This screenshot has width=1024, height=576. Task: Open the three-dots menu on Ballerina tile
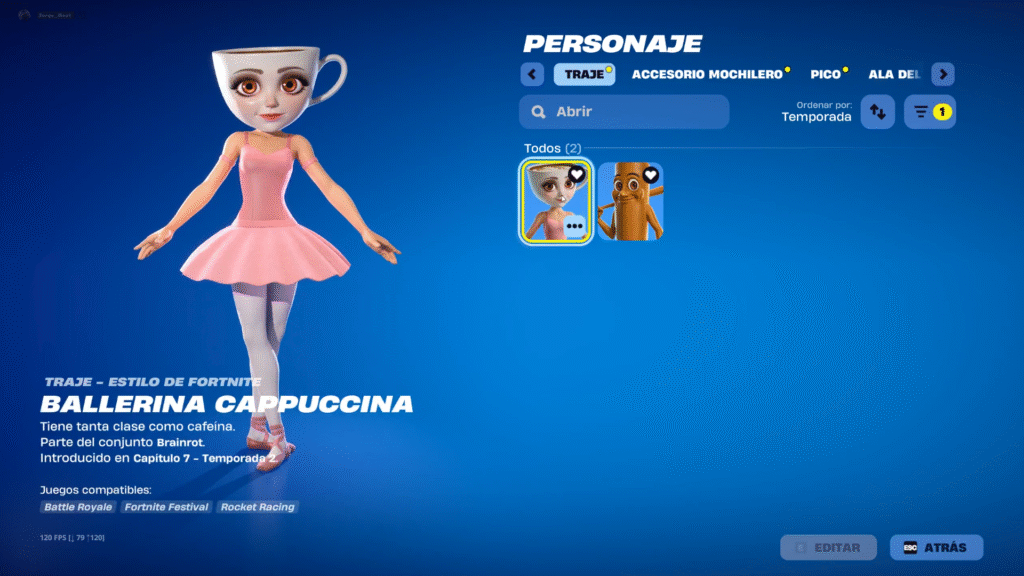574,227
